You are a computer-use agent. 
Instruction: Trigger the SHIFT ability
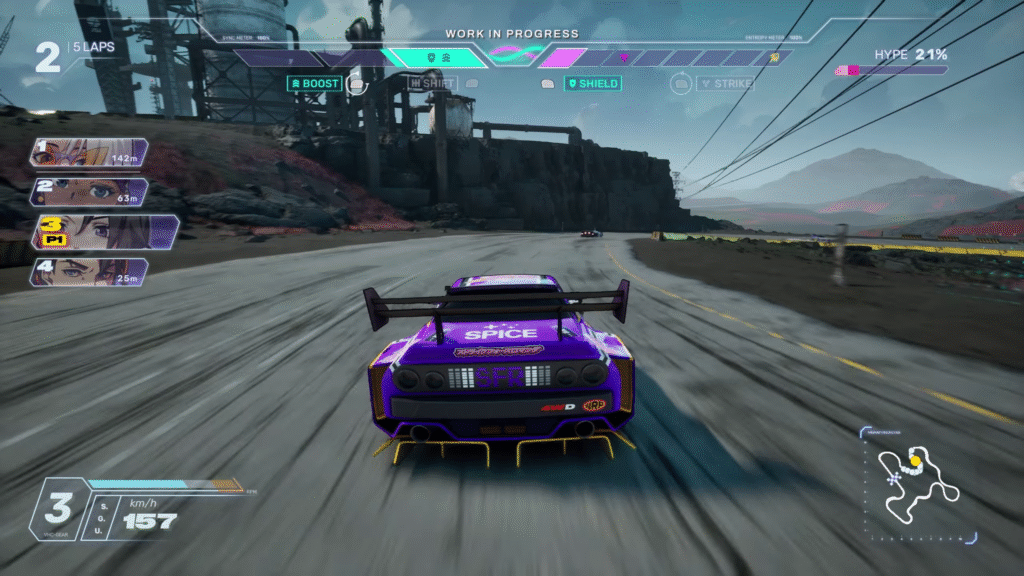(x=432, y=84)
